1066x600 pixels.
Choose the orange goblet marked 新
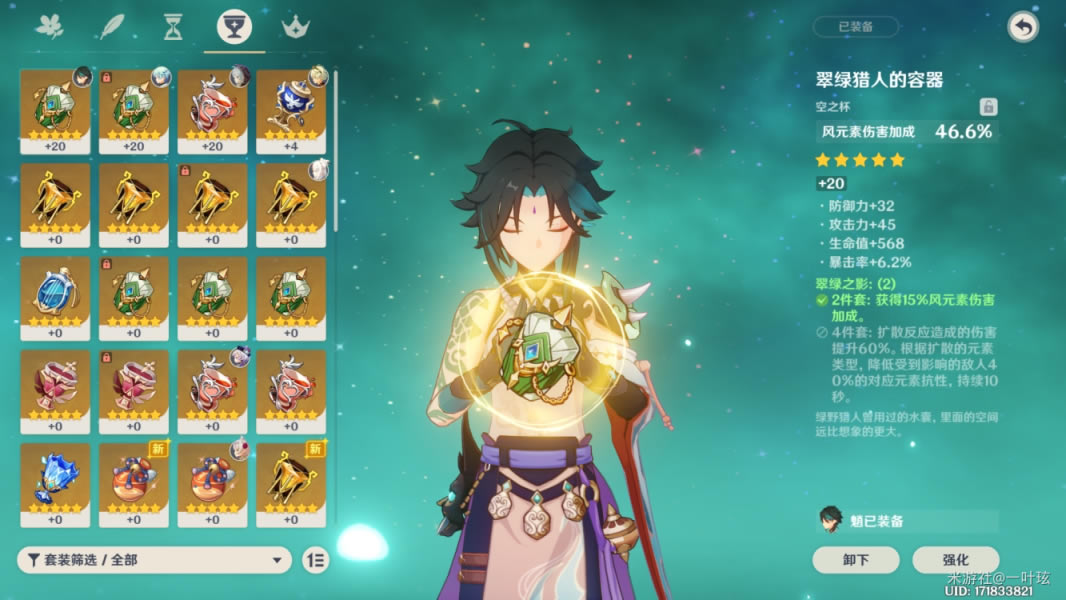click(x=134, y=485)
